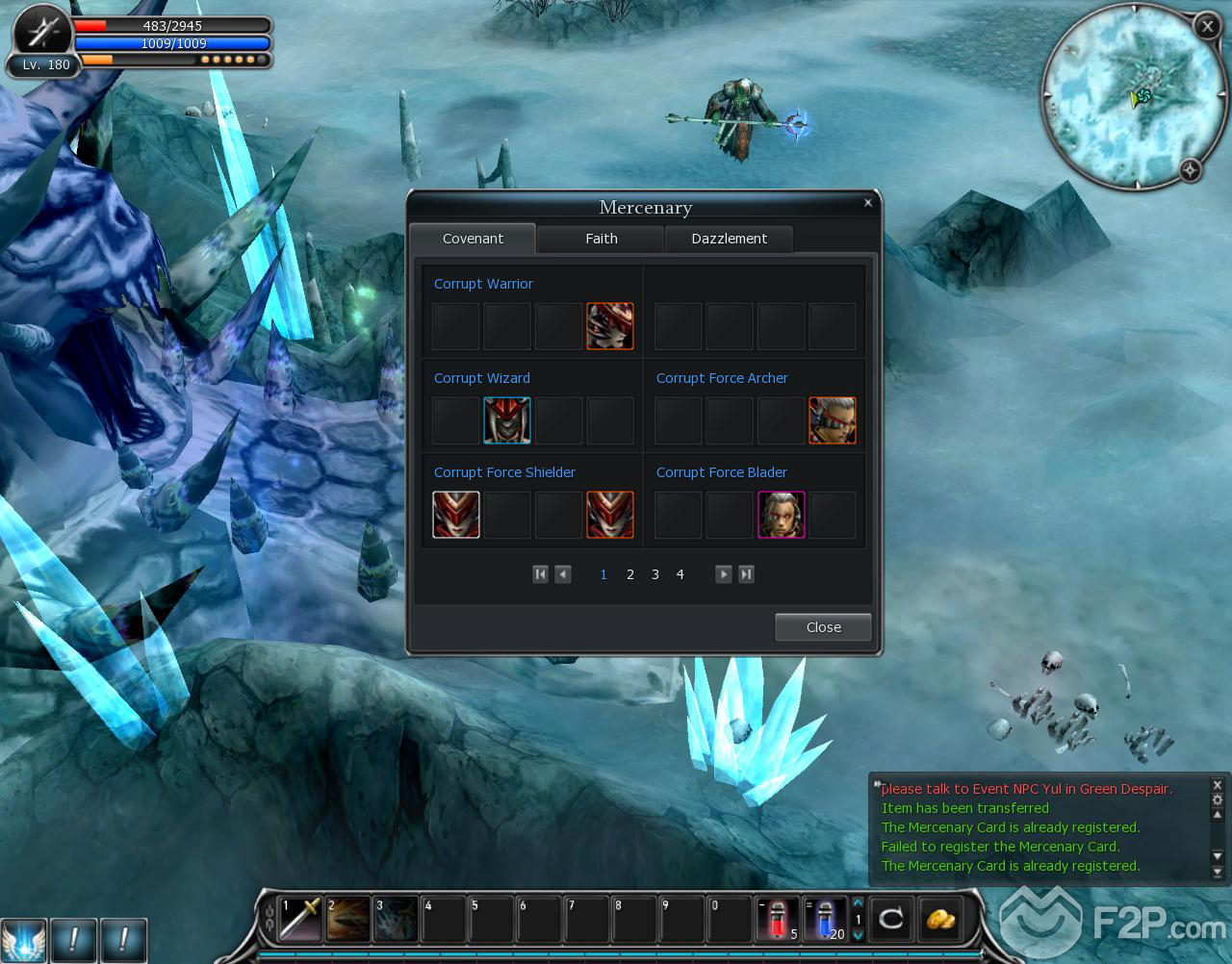The image size is (1232, 964).
Task: Switch to the Faith tab
Action: point(602,239)
